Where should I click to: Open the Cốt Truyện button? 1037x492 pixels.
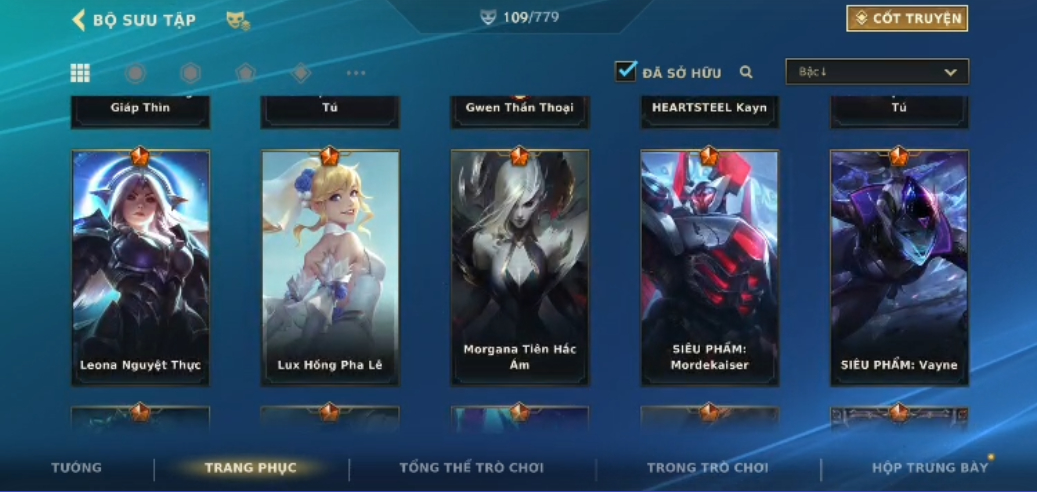907,18
